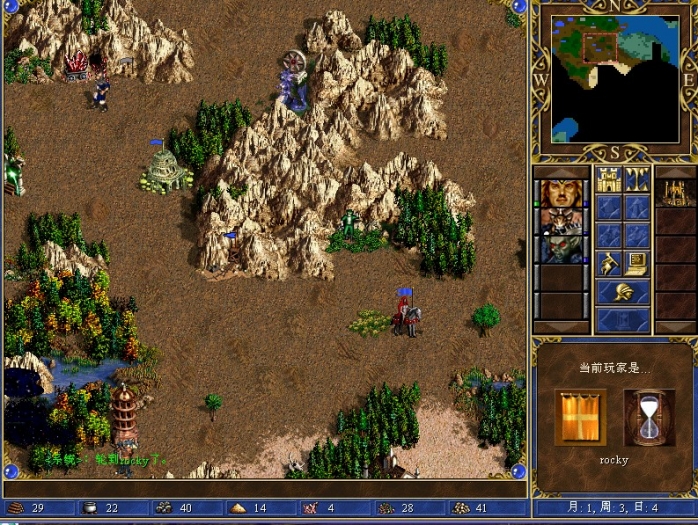Select the horned-helmet hero portrait
This screenshot has height=525, width=698.
tap(561, 221)
